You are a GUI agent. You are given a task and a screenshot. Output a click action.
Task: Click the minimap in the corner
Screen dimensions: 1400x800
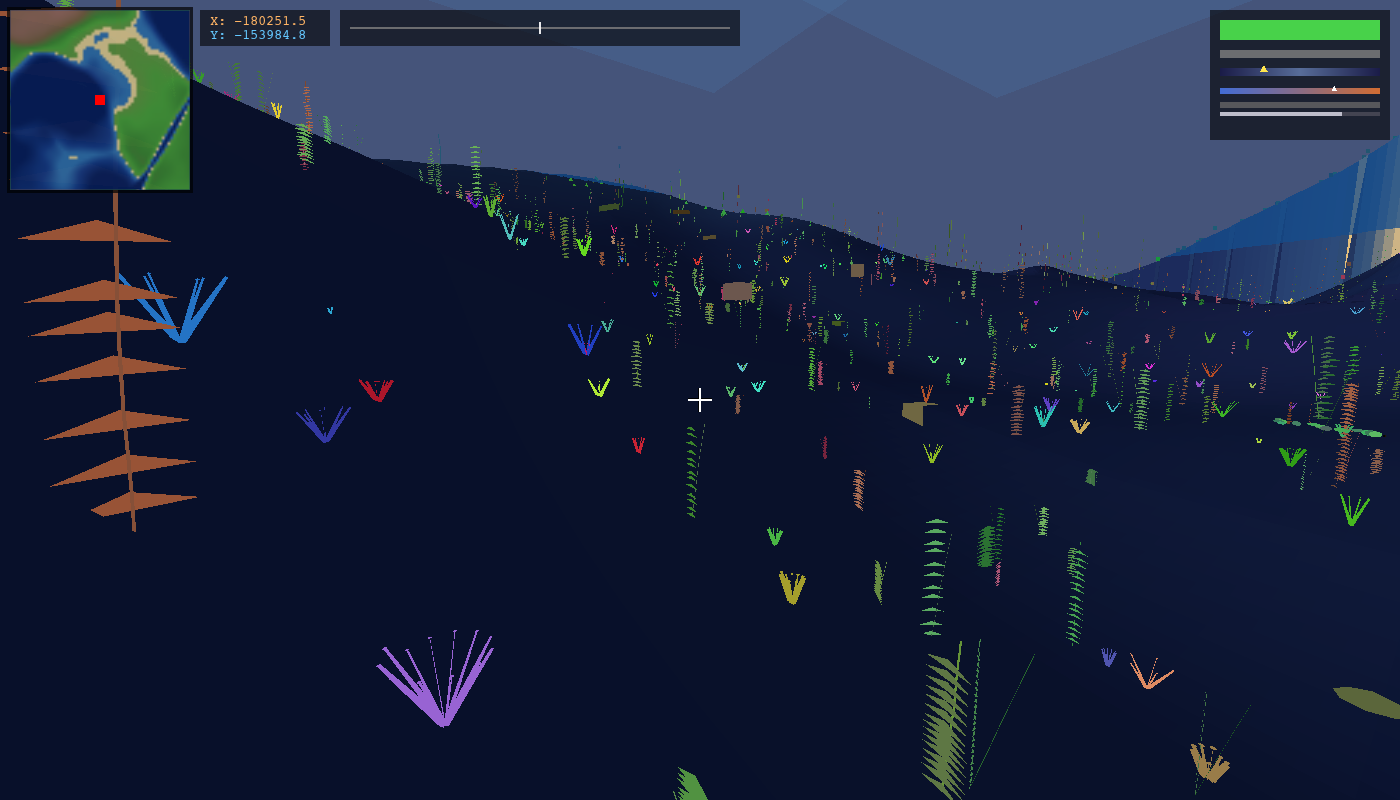pyautogui.click(x=100, y=99)
